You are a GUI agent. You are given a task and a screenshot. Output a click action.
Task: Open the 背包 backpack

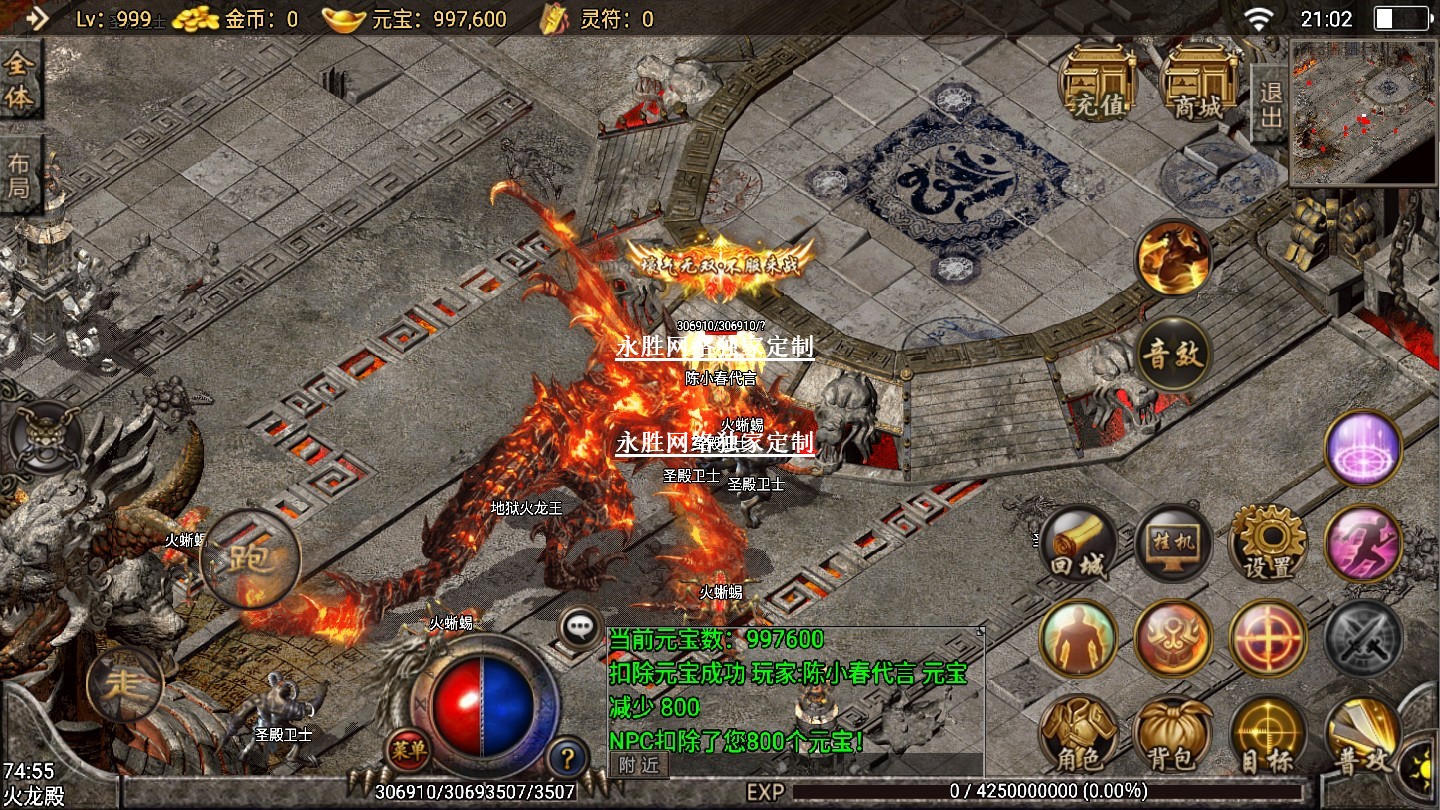tap(1173, 735)
